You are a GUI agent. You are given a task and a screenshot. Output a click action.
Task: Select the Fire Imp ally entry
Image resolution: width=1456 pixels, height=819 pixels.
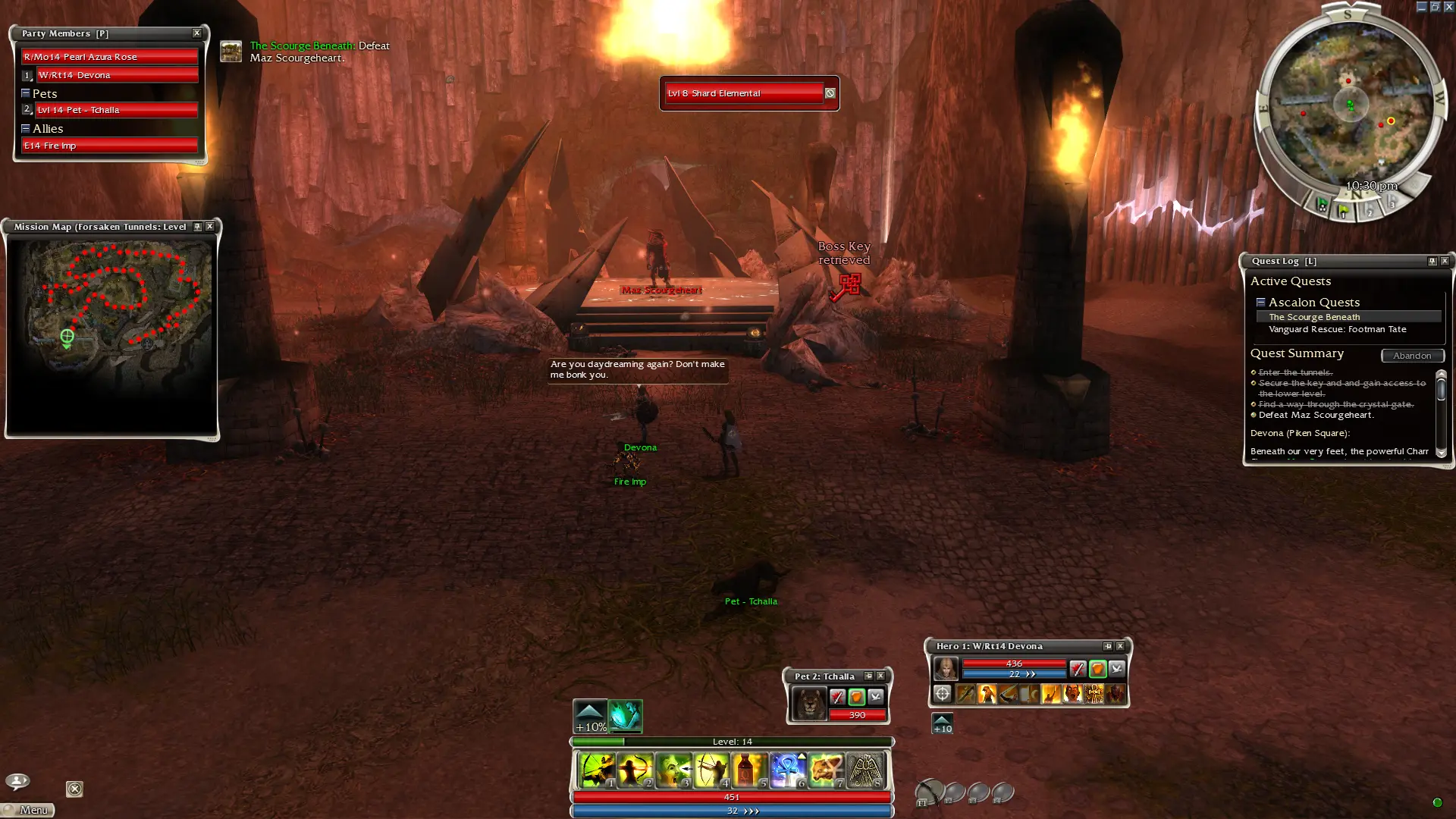110,146
